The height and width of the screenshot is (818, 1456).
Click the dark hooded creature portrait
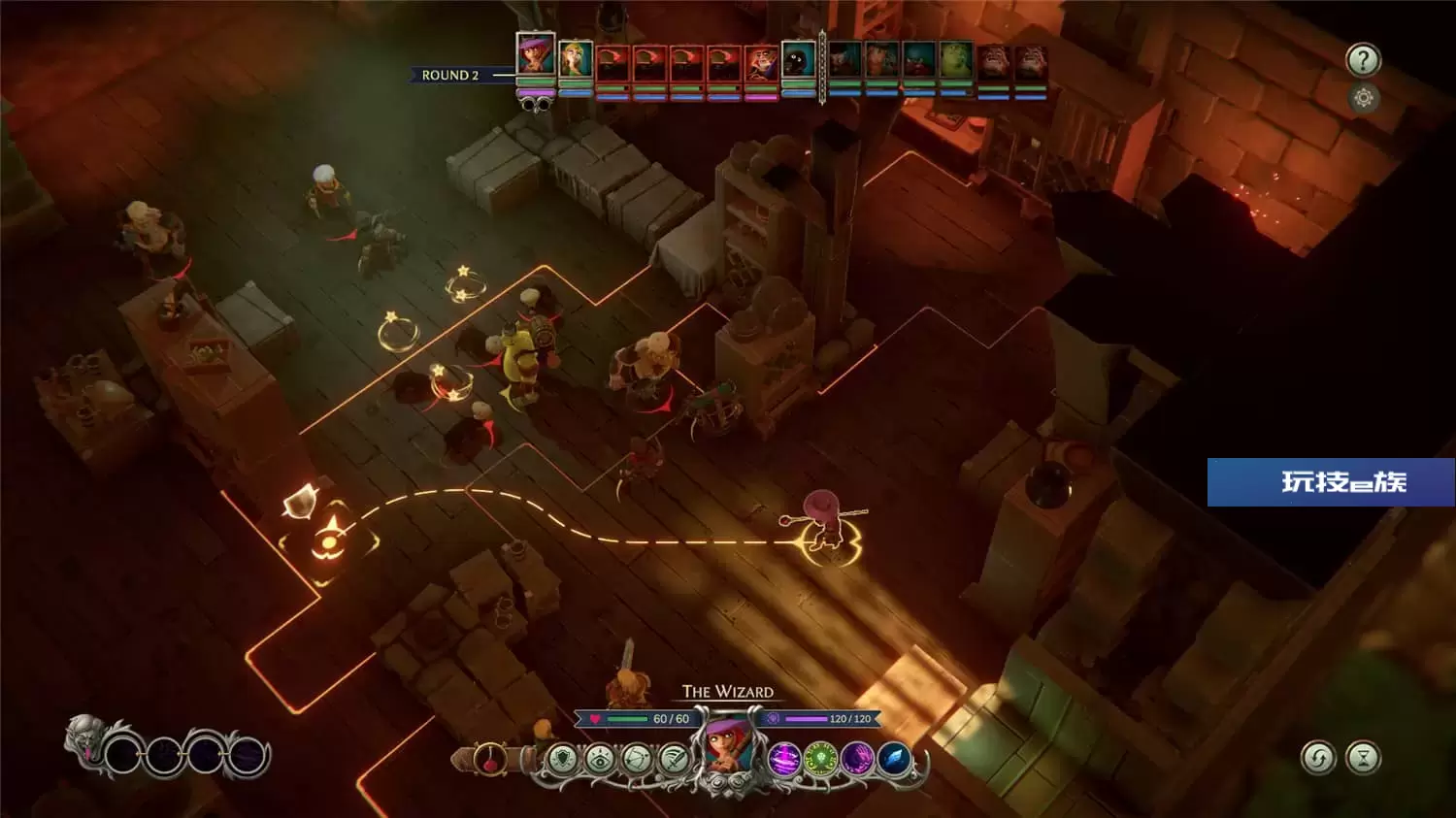click(x=799, y=61)
